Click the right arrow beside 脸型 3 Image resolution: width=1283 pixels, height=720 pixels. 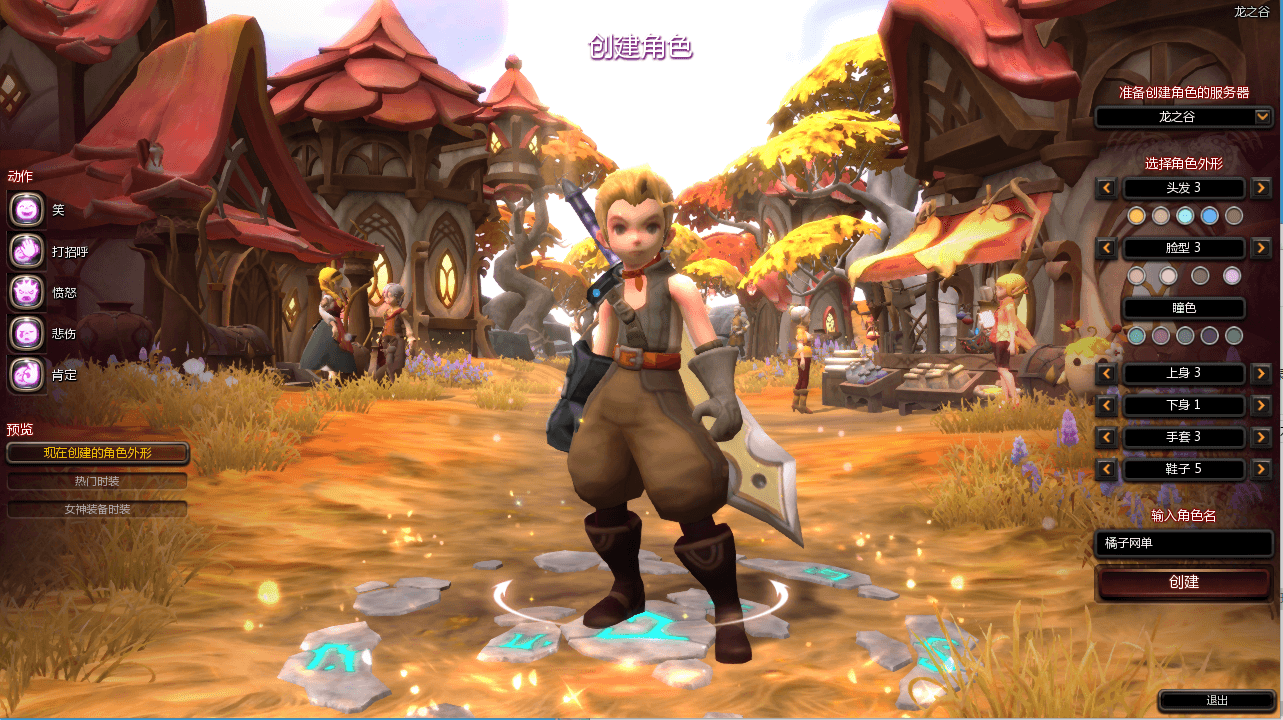pyautogui.click(x=1261, y=248)
